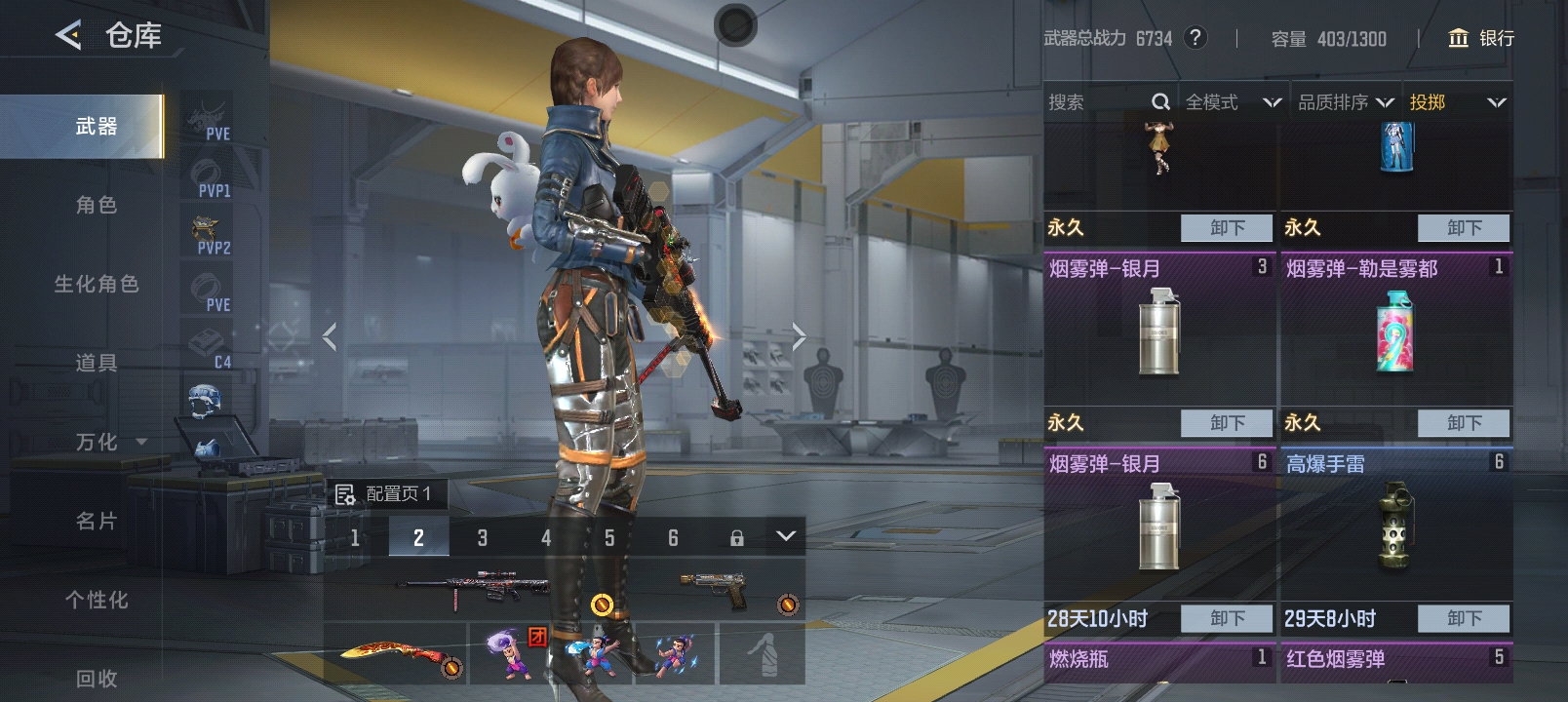The width and height of the screenshot is (1568, 702).
Task: Go back using the warehouse back arrow
Action: [x=68, y=36]
